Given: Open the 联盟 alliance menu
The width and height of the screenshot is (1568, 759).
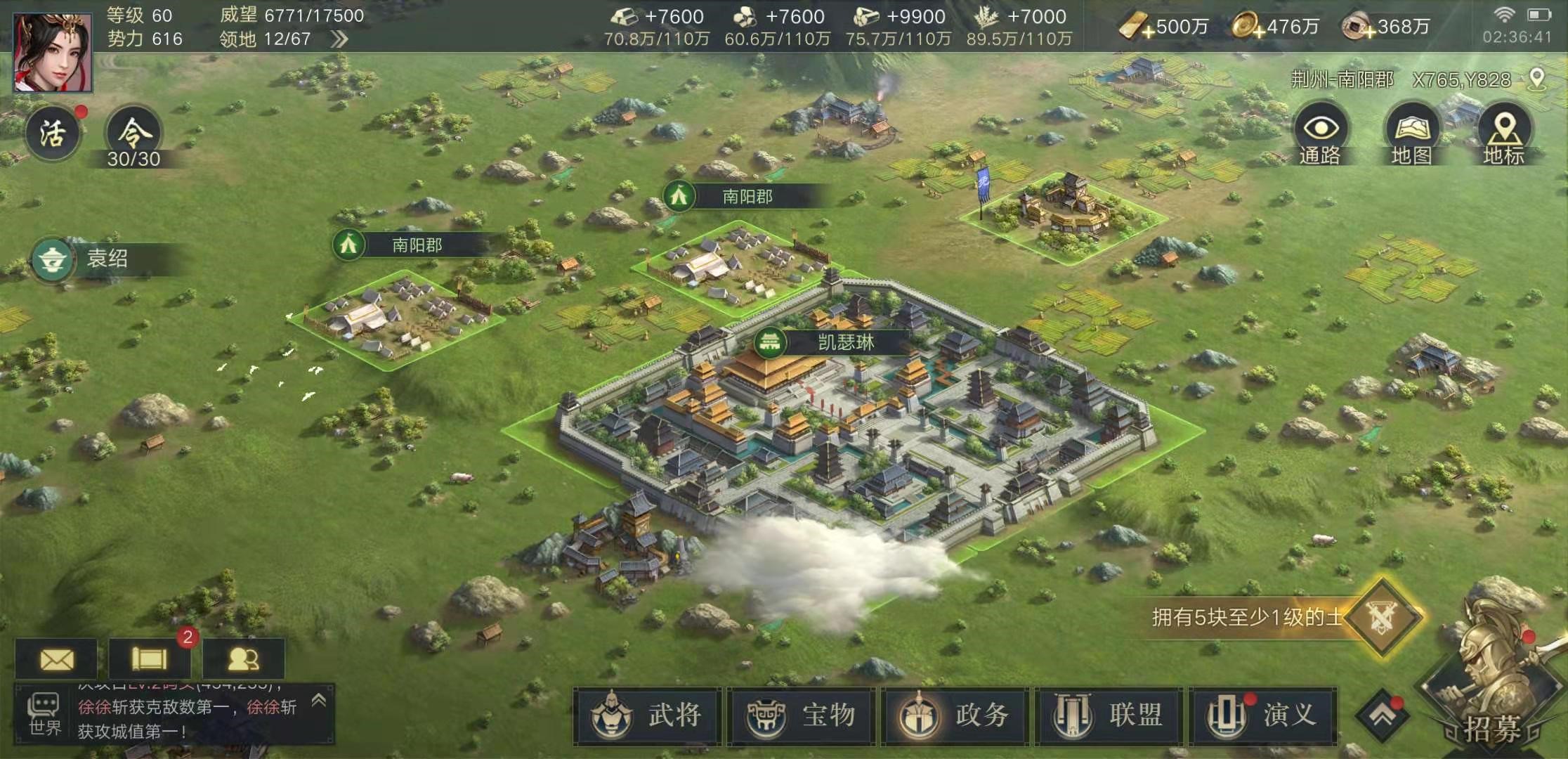Looking at the screenshot, I should [x=1109, y=715].
